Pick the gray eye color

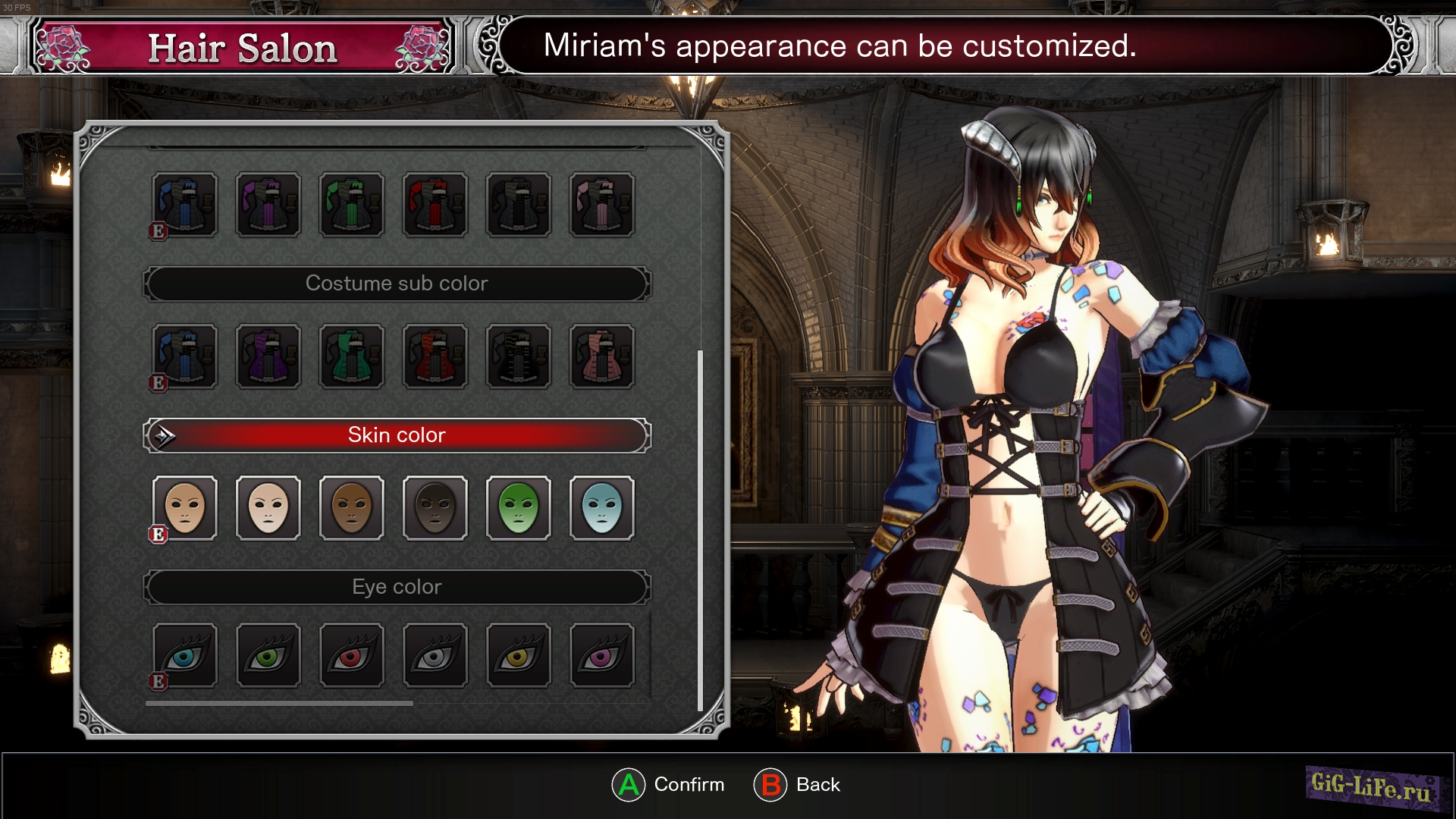point(435,656)
